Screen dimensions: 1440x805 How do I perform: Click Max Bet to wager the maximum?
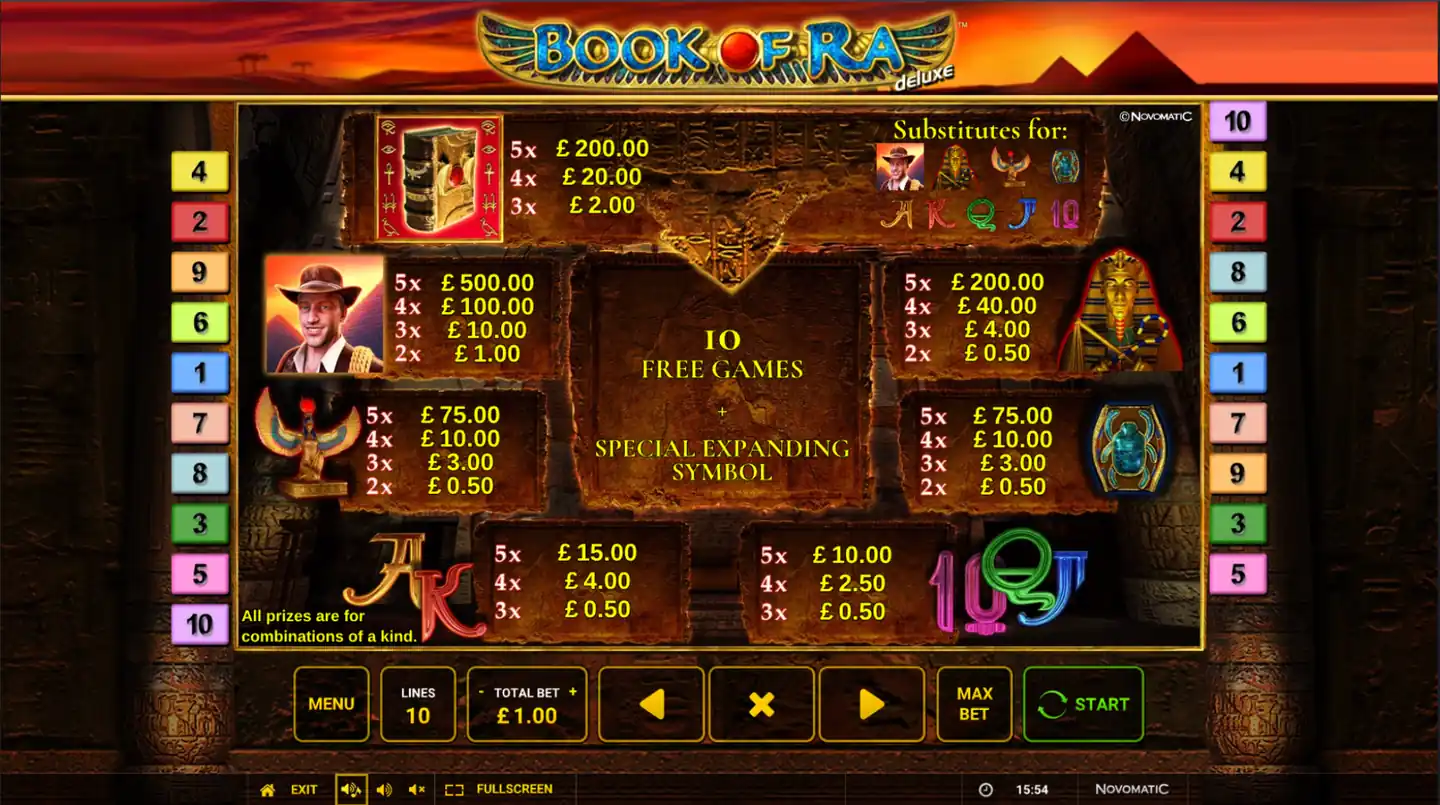pyautogui.click(x=973, y=704)
